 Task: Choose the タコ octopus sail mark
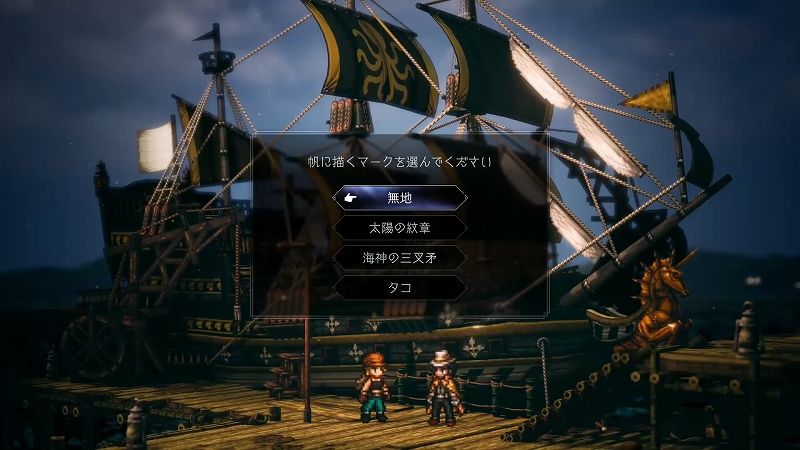(400, 288)
